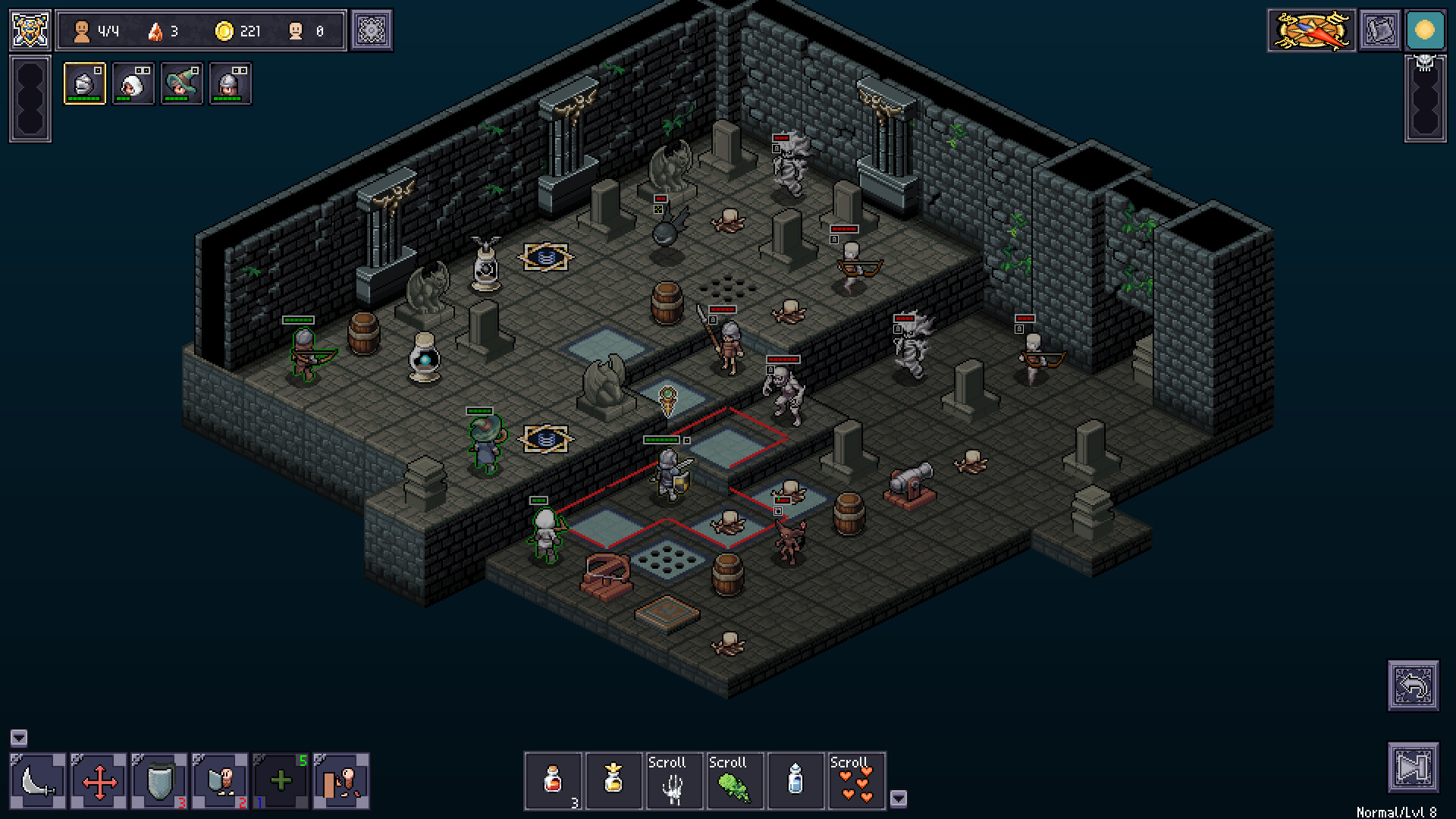Click the crossed weapons icon top-right
This screenshot has width=1456, height=819.
[1310, 30]
